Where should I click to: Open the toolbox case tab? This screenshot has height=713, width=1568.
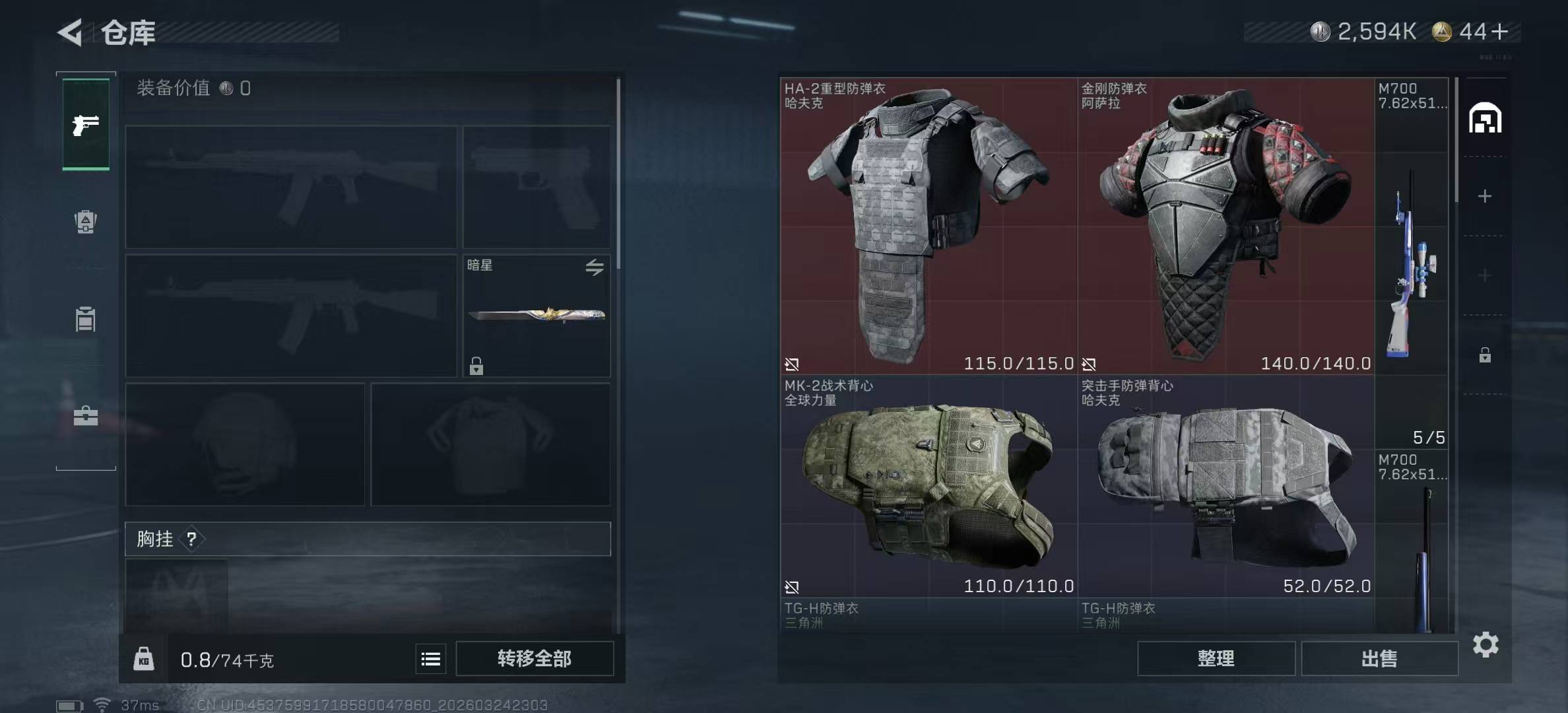tap(86, 416)
